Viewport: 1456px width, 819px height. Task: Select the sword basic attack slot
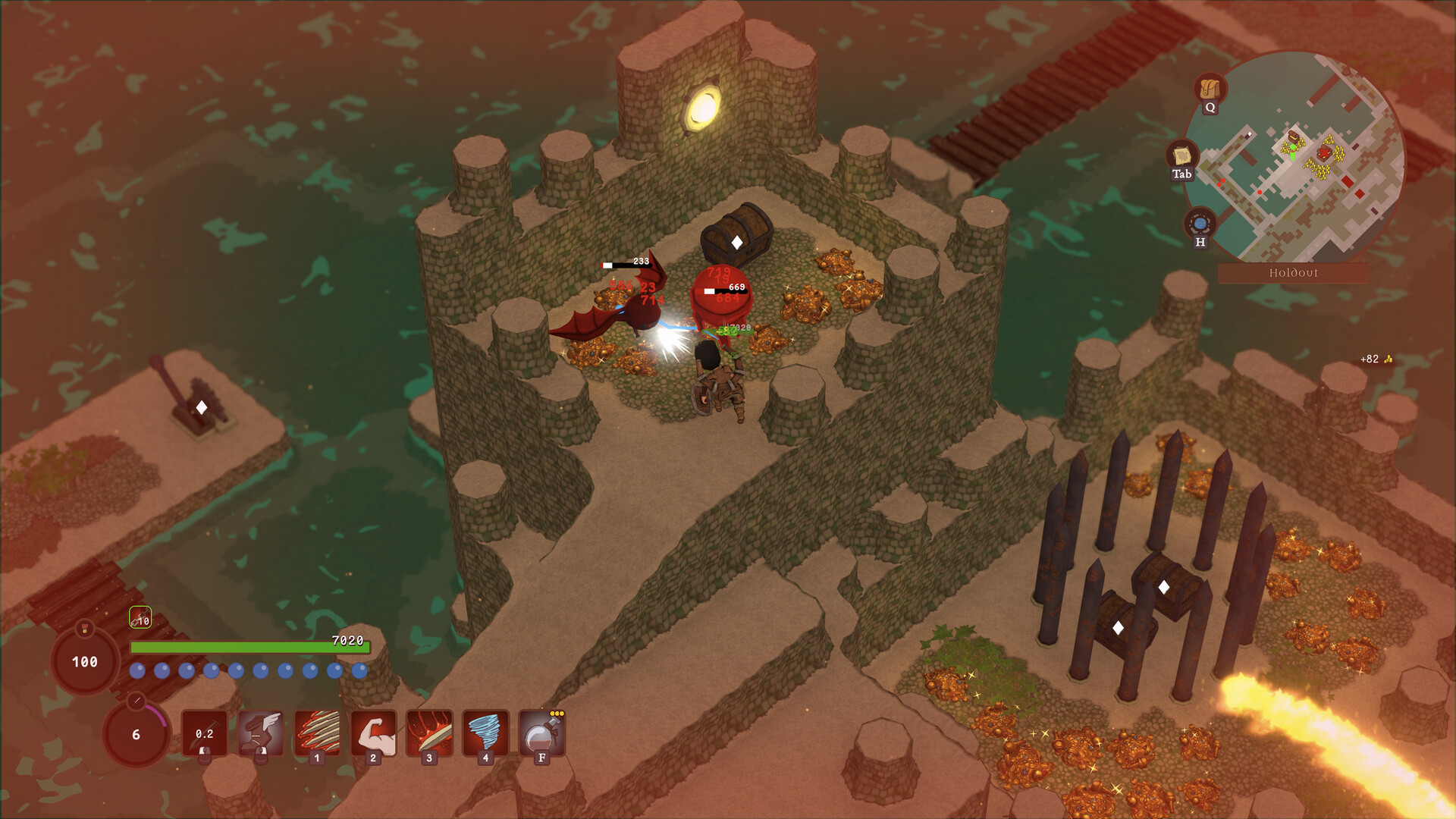tap(204, 733)
